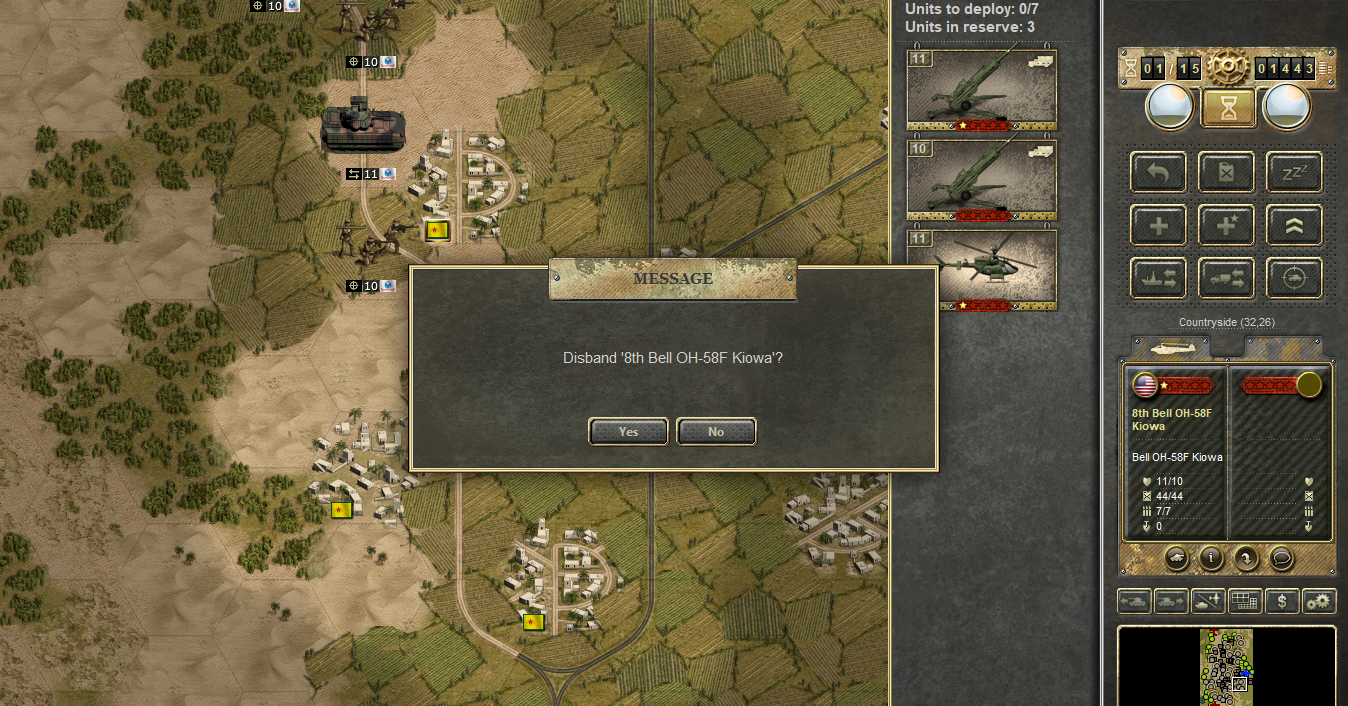Click the speech bubble icon below unit stats

point(1281,558)
